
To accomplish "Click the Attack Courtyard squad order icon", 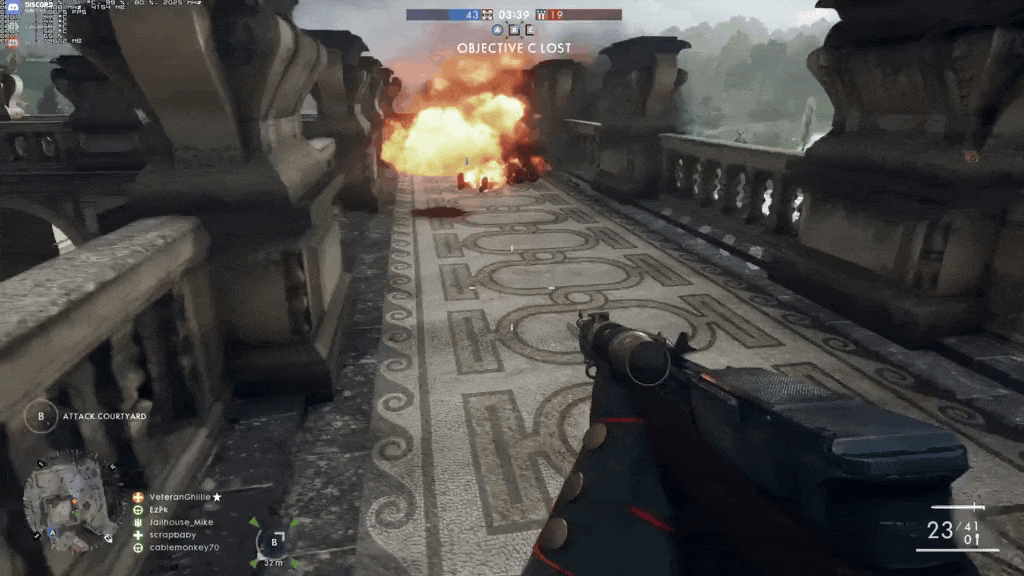I will [x=41, y=416].
